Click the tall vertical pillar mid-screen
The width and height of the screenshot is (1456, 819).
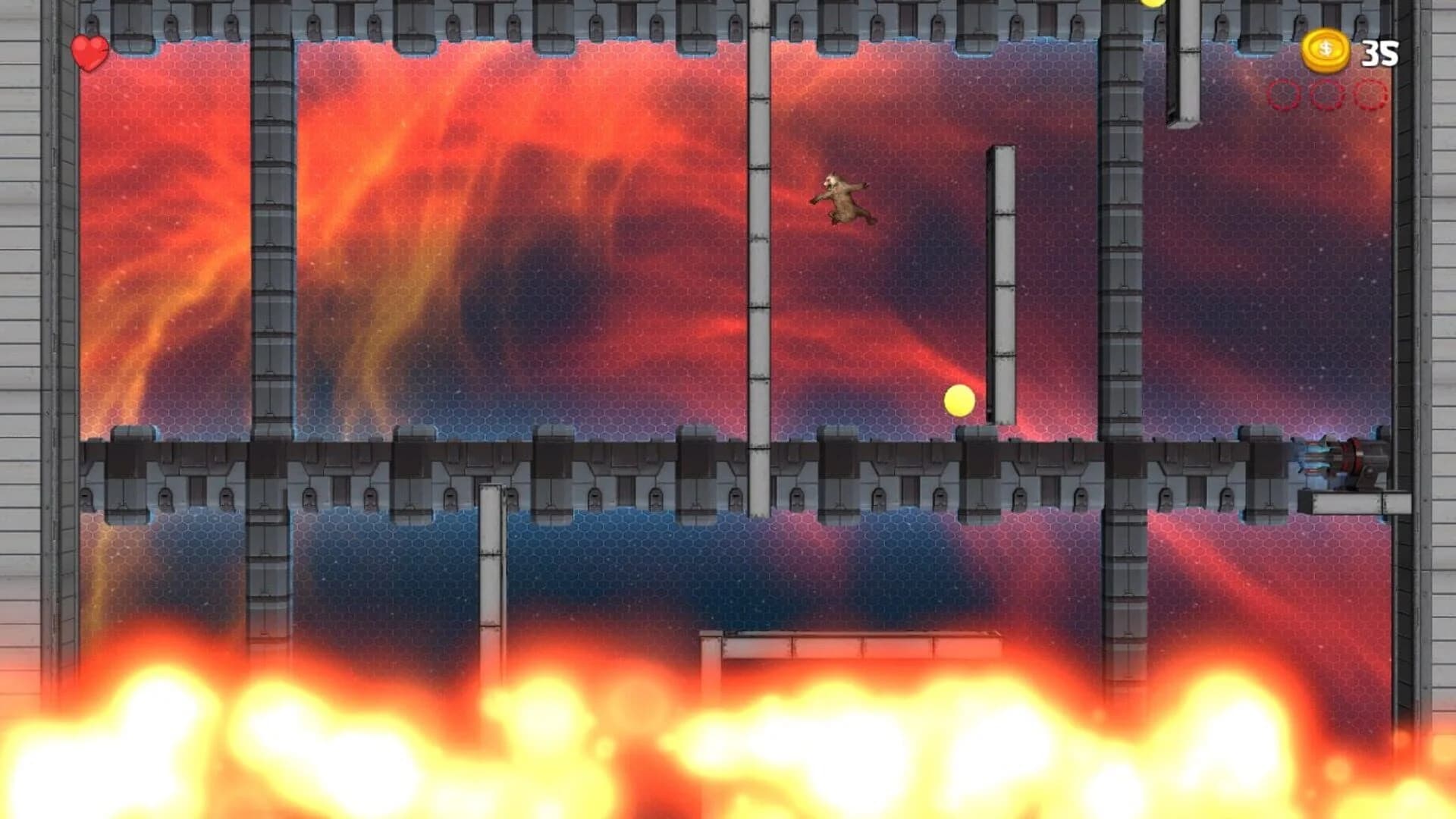(x=1001, y=281)
